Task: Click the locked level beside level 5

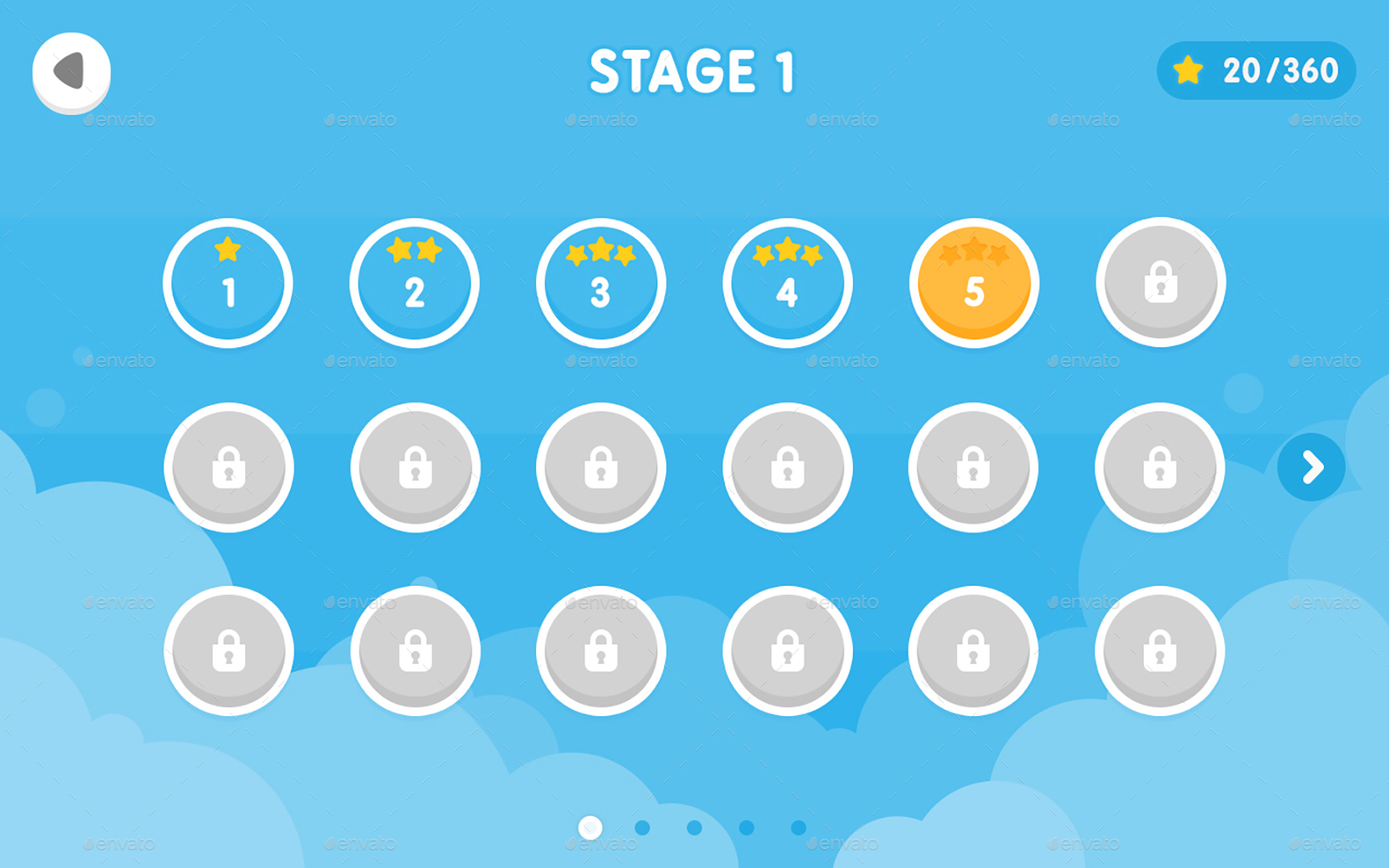Action: click(x=1160, y=284)
